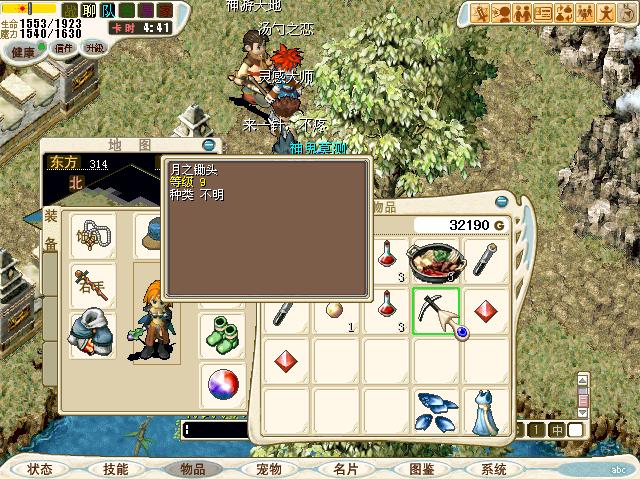Open the 信件 mail button
Viewport: 640px width, 480px height.
point(64,47)
